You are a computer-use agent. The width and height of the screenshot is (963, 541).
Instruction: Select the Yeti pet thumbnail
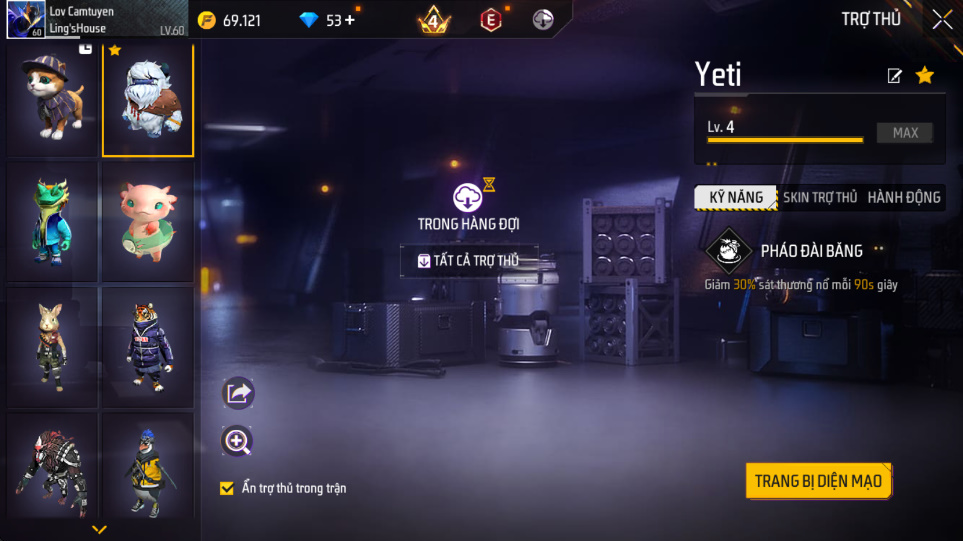point(148,100)
